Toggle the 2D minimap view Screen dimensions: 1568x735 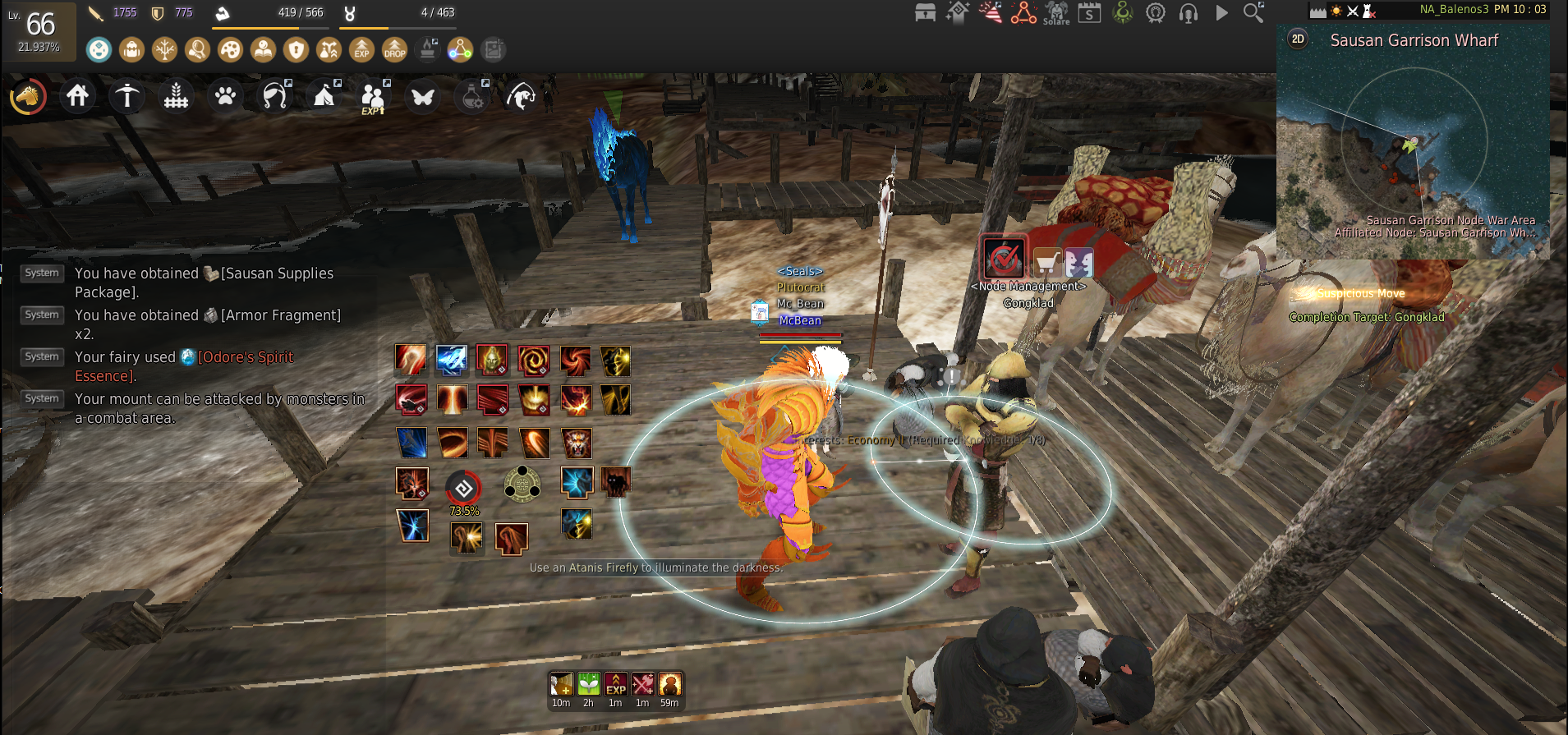click(1296, 39)
